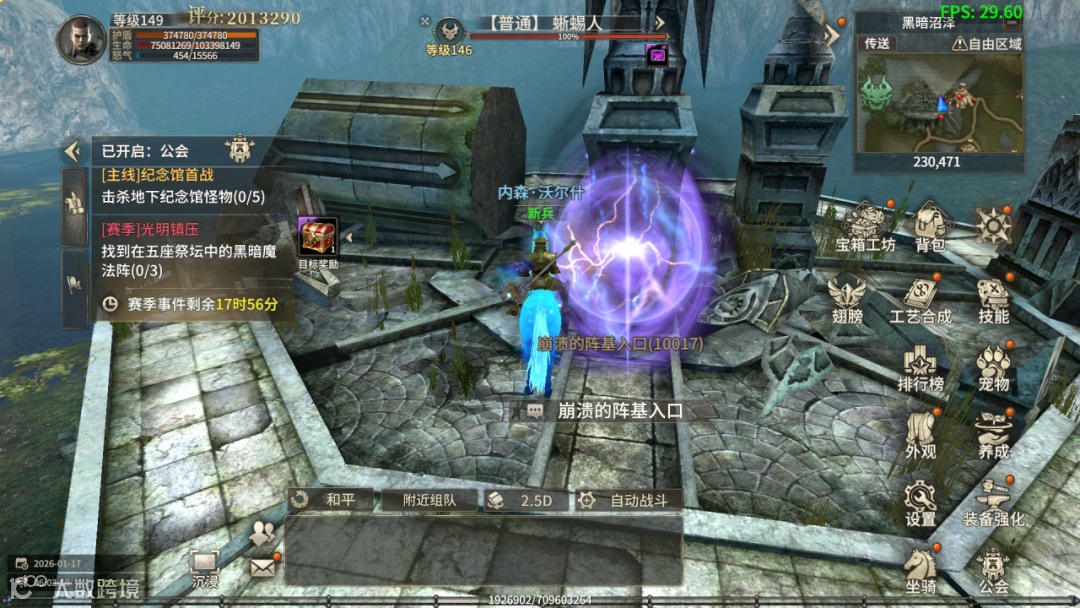The image size is (1080, 608).
Task: Switch the 2.5D camera view
Action: (x=529, y=500)
